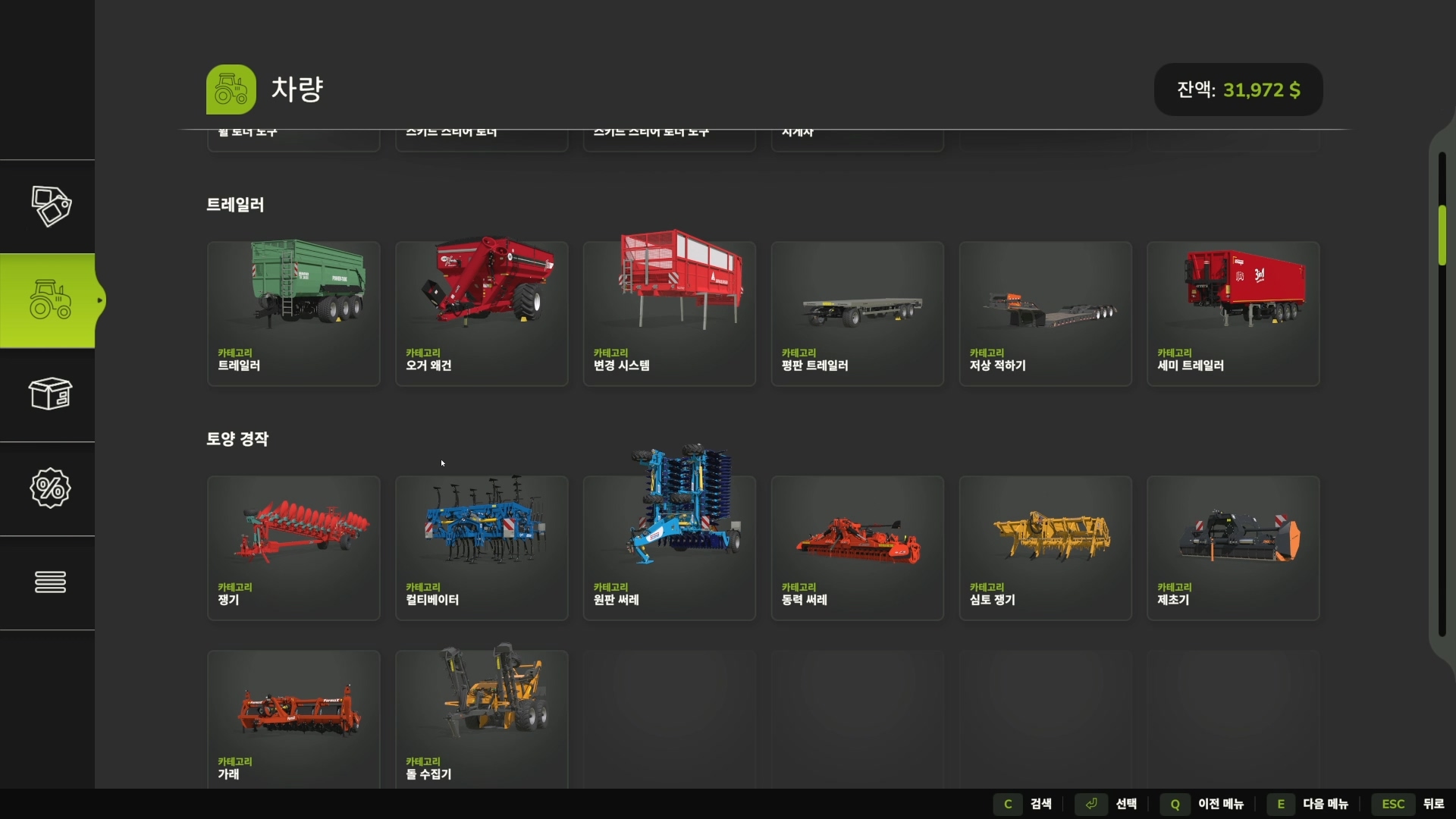Click the green vertical scrollbar handle
The width and height of the screenshot is (1456, 819).
pos(1442,235)
